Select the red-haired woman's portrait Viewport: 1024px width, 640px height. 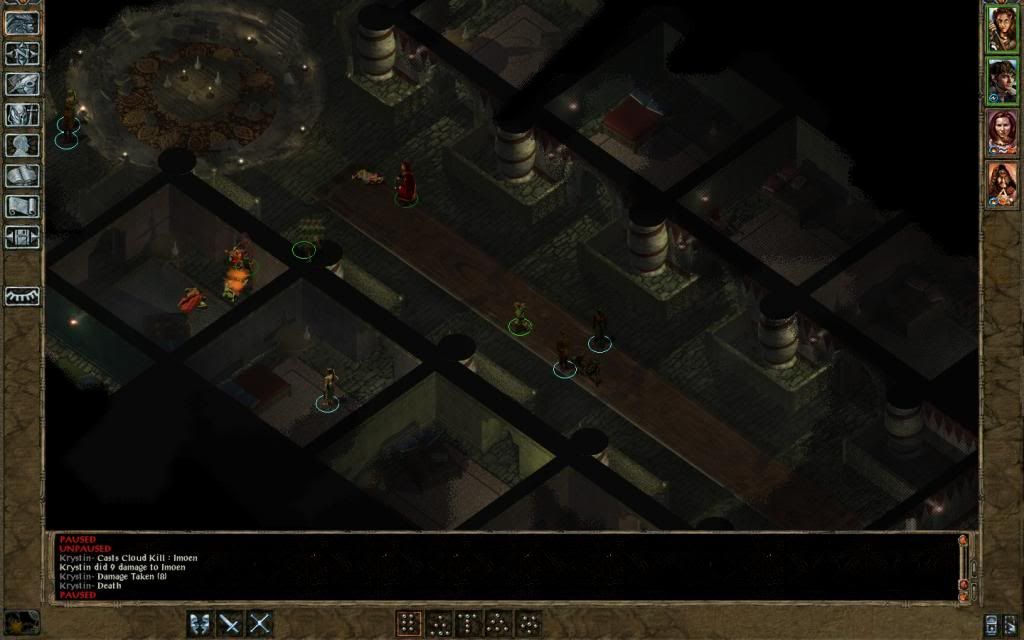tap(1001, 133)
